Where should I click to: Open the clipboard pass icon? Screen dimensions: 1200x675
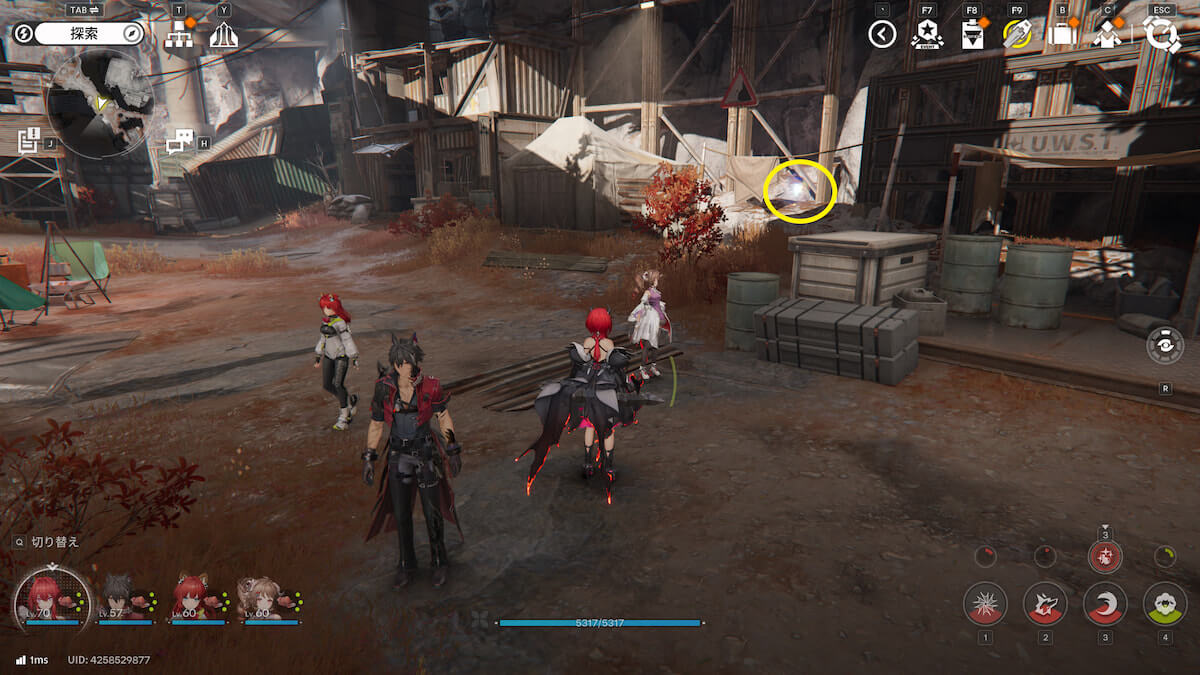(x=972, y=35)
